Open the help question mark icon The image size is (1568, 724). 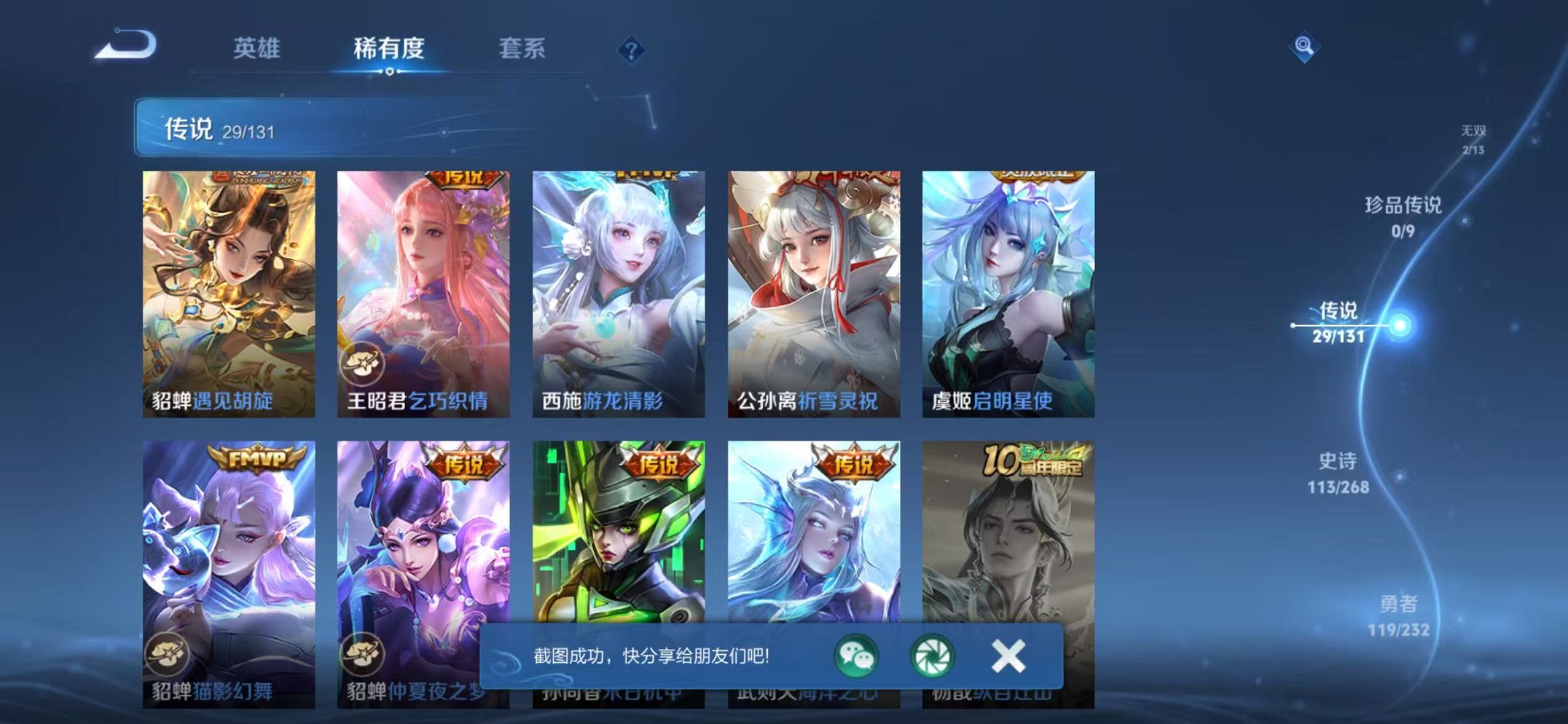[x=633, y=50]
